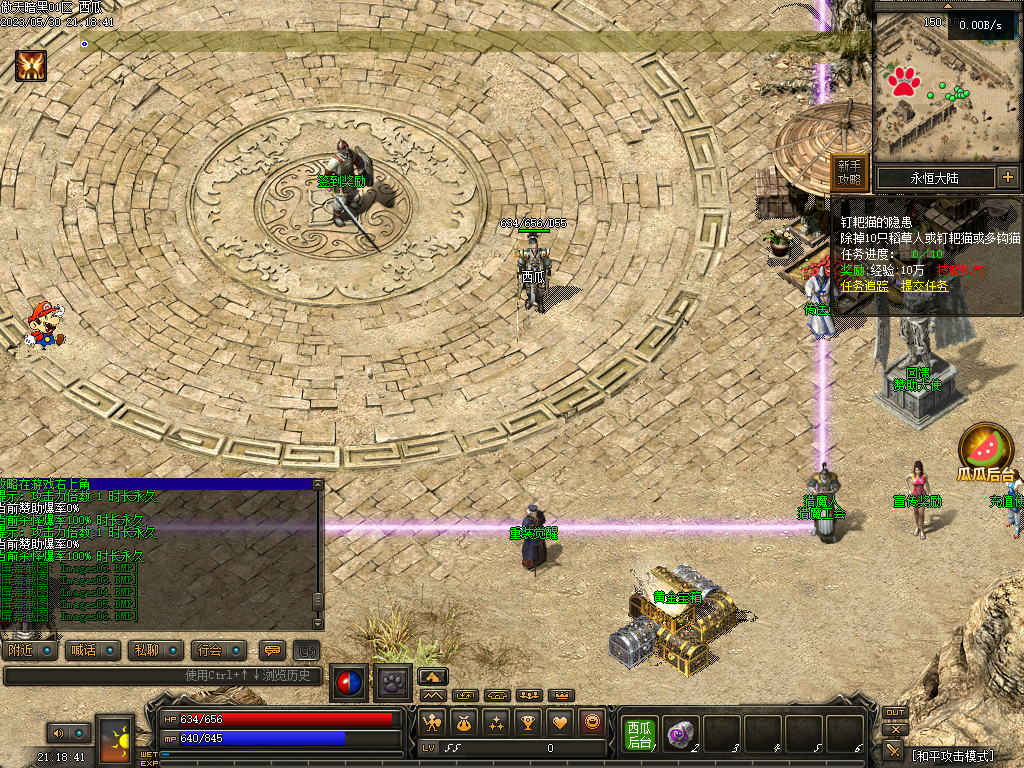Screen dimensions: 1024x768
Task: Submit the quest via 提交任务
Action: click(x=925, y=286)
